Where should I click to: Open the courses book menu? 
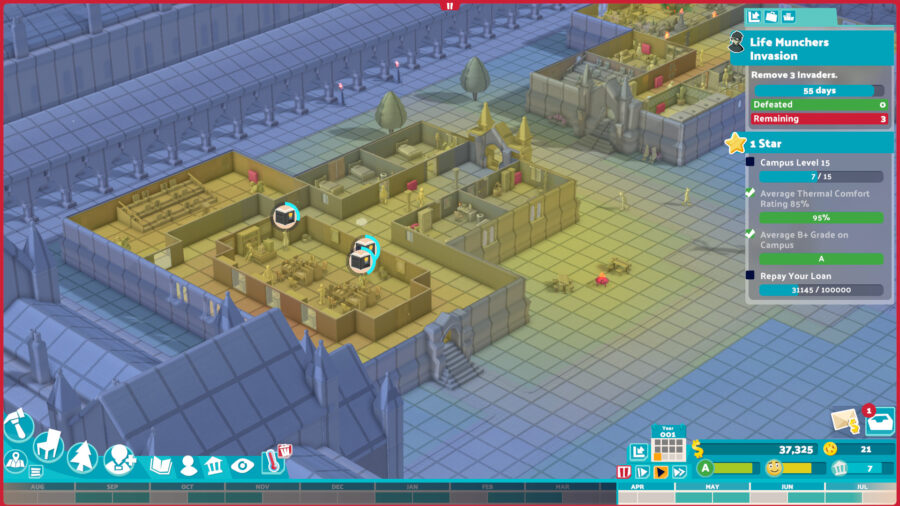[x=160, y=465]
